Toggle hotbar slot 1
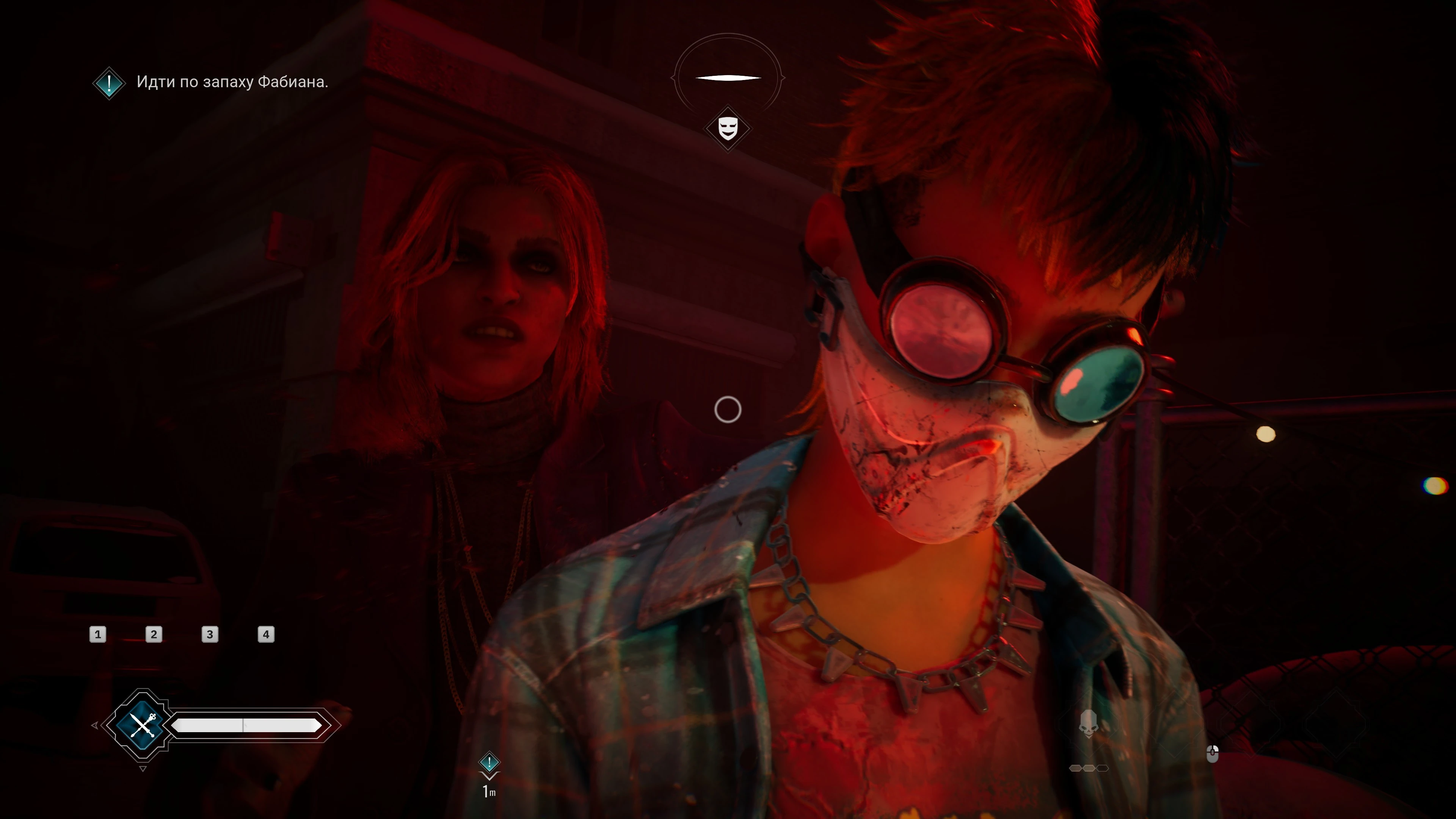The image size is (1456, 819). [x=98, y=635]
